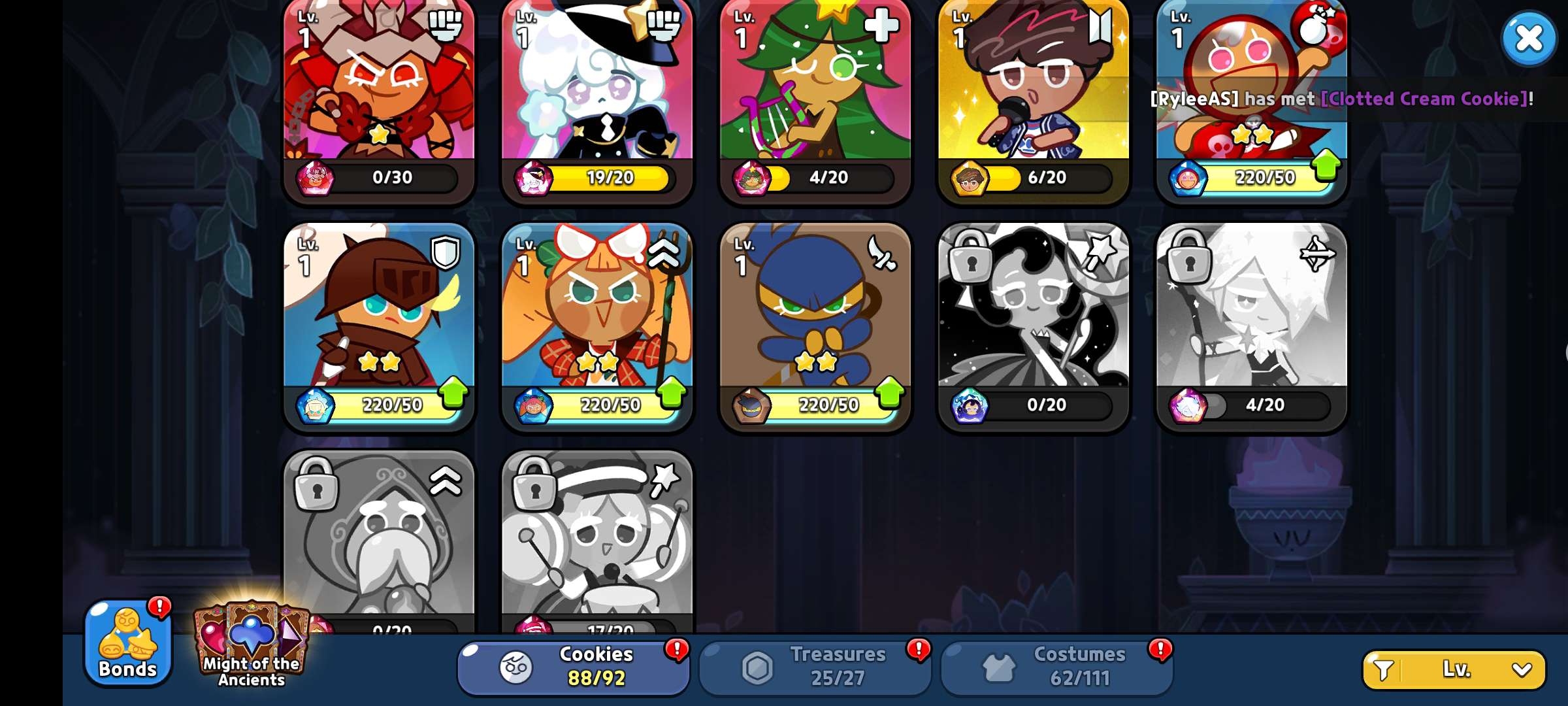Viewport: 1568px width, 706px height.
Task: Open the Bonds menu
Action: tap(128, 643)
